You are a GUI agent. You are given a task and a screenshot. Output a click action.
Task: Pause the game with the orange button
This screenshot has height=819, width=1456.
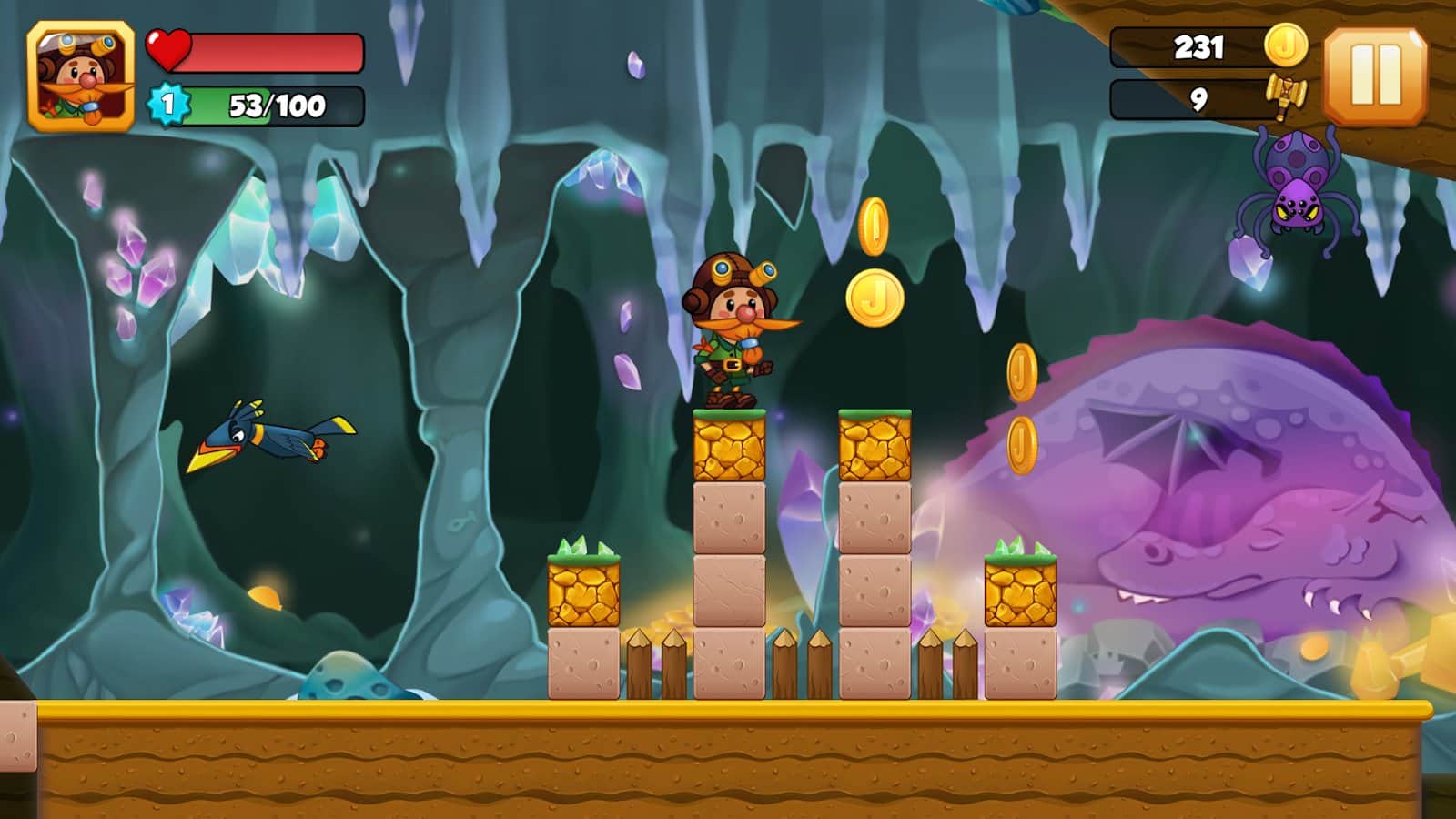point(1375,76)
